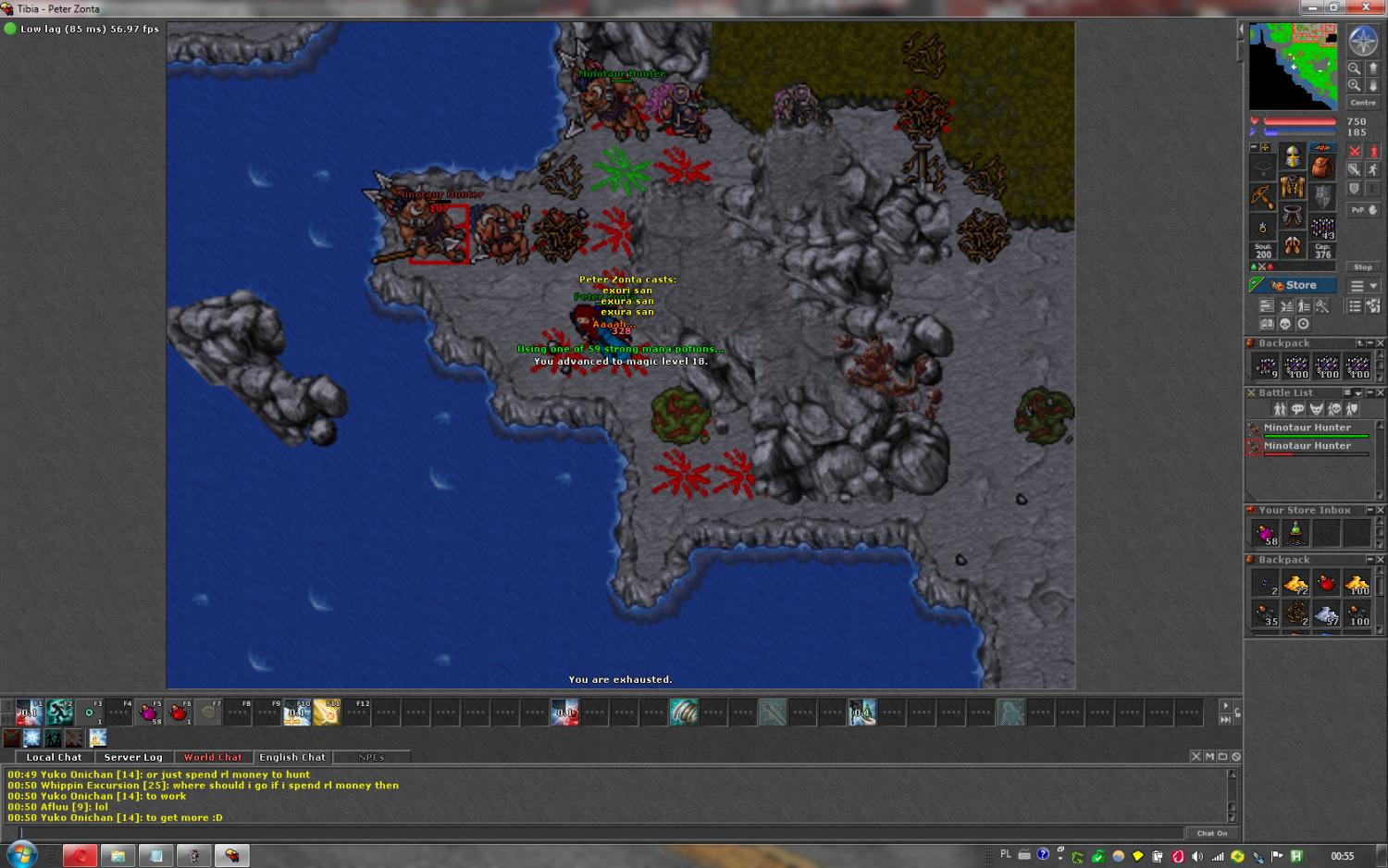1388x868 pixels.
Task: Toggle the PvP mode button
Action: 1363,210
